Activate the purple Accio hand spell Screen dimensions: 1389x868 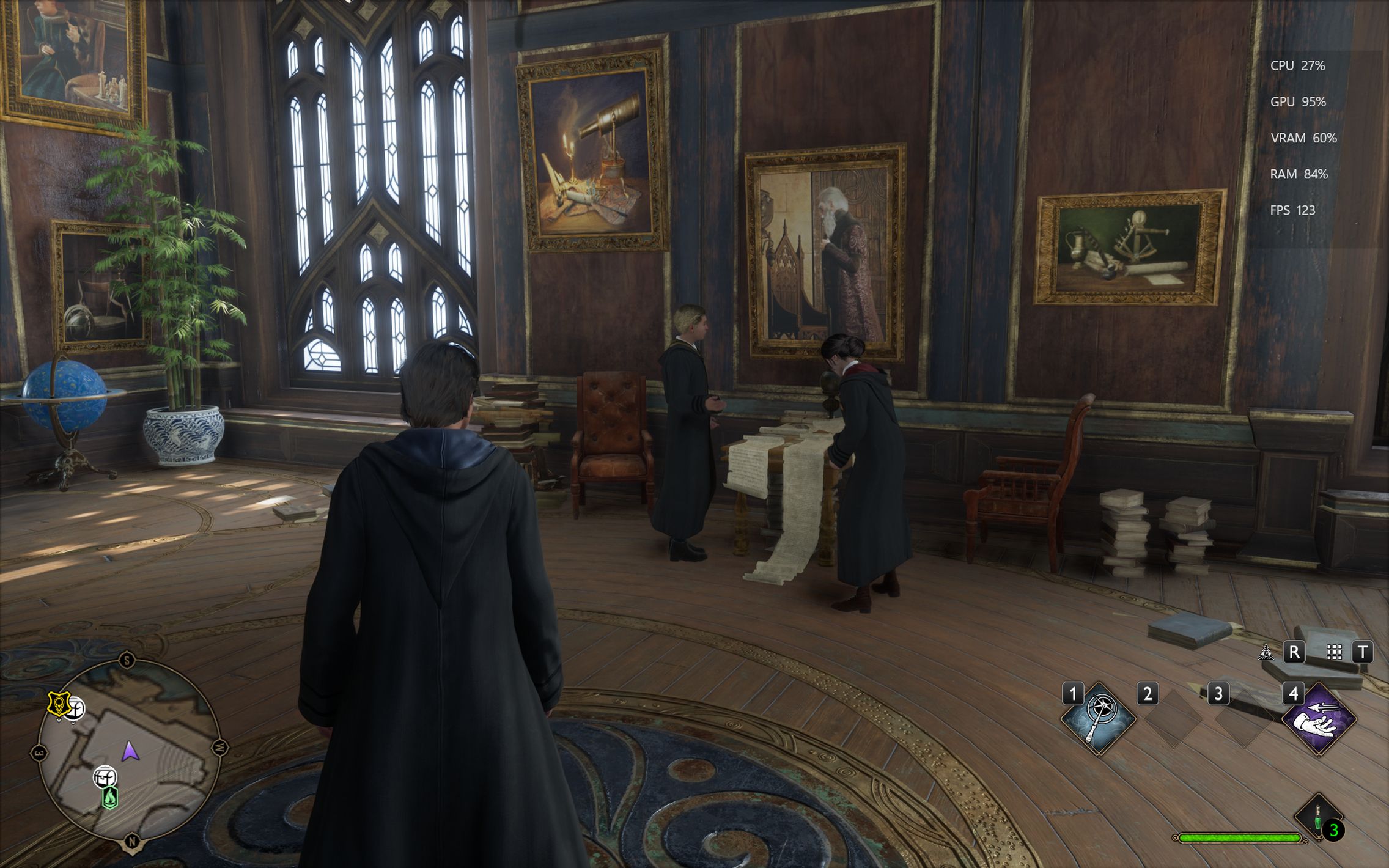(1319, 719)
